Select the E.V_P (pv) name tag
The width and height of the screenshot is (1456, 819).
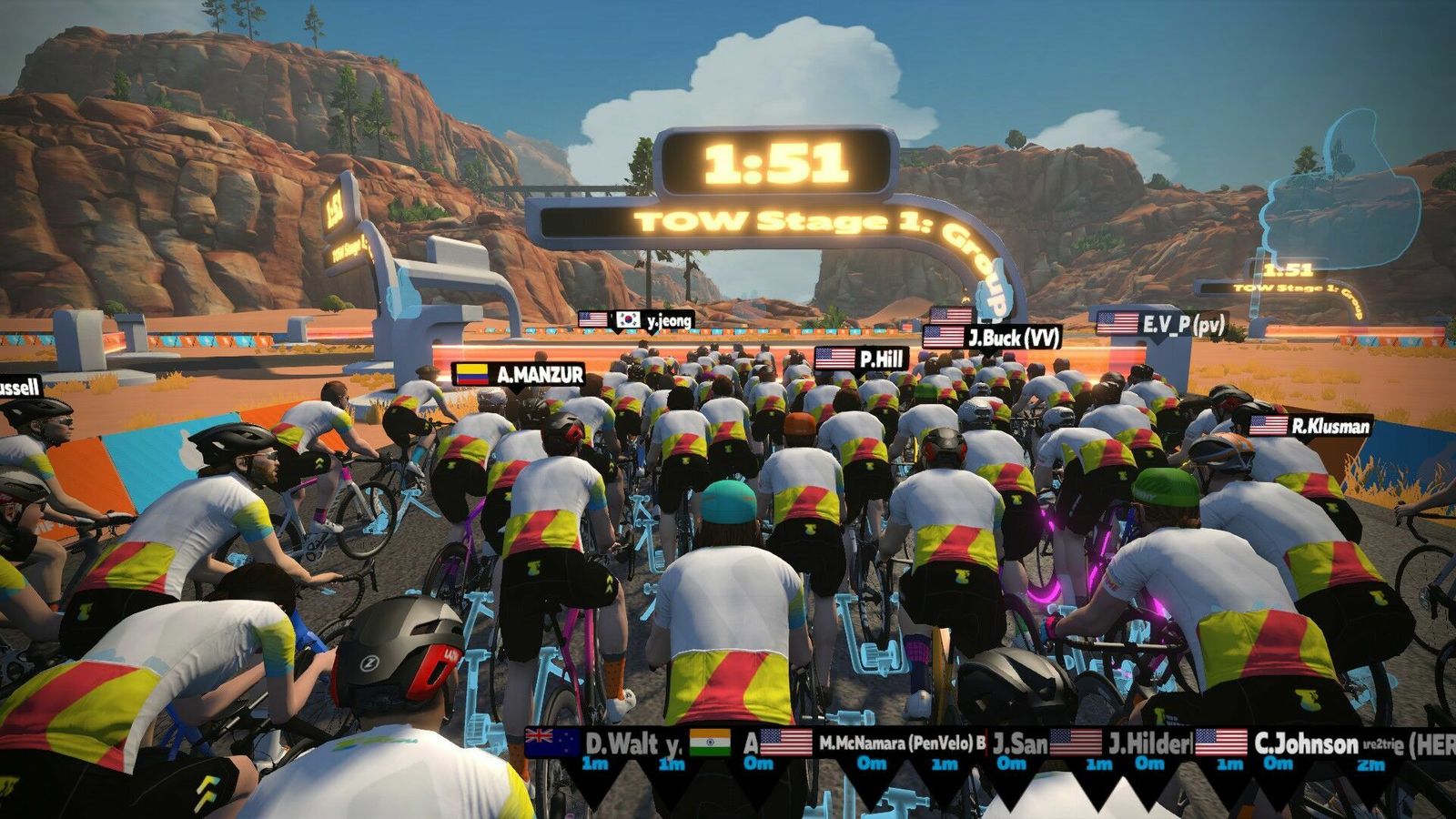point(1162,324)
